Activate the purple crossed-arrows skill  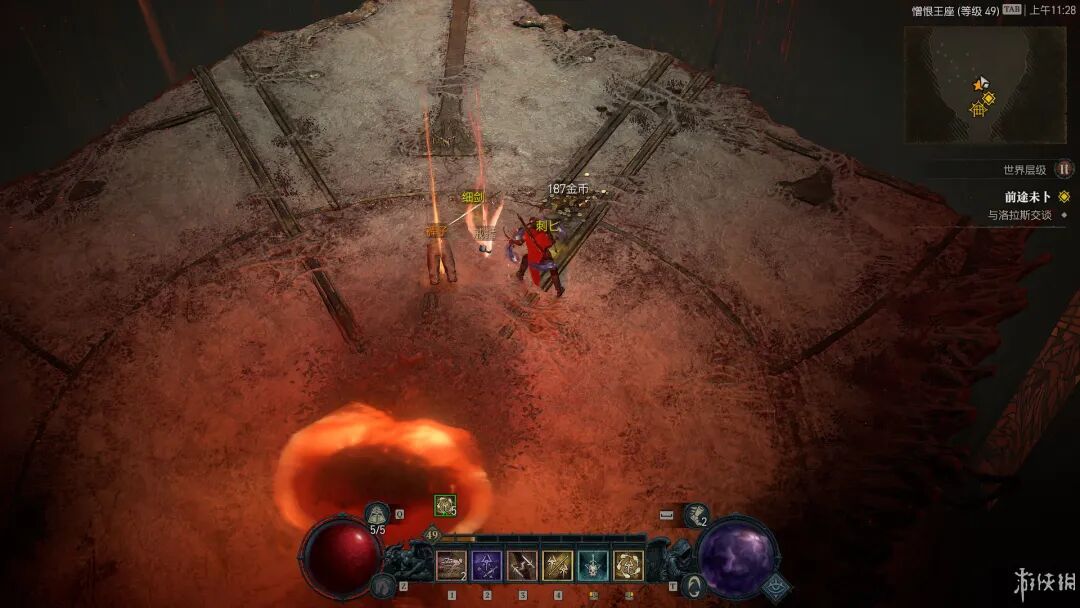click(487, 566)
